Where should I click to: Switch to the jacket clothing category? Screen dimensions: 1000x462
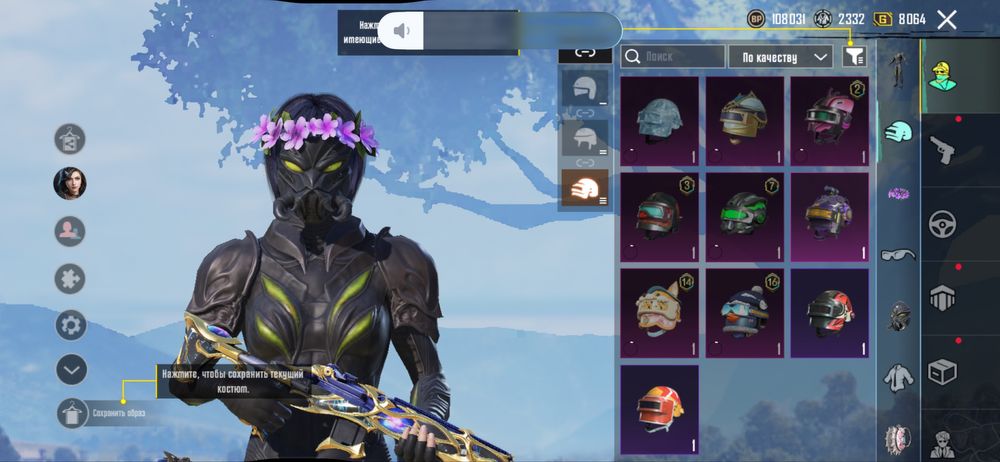coord(898,378)
